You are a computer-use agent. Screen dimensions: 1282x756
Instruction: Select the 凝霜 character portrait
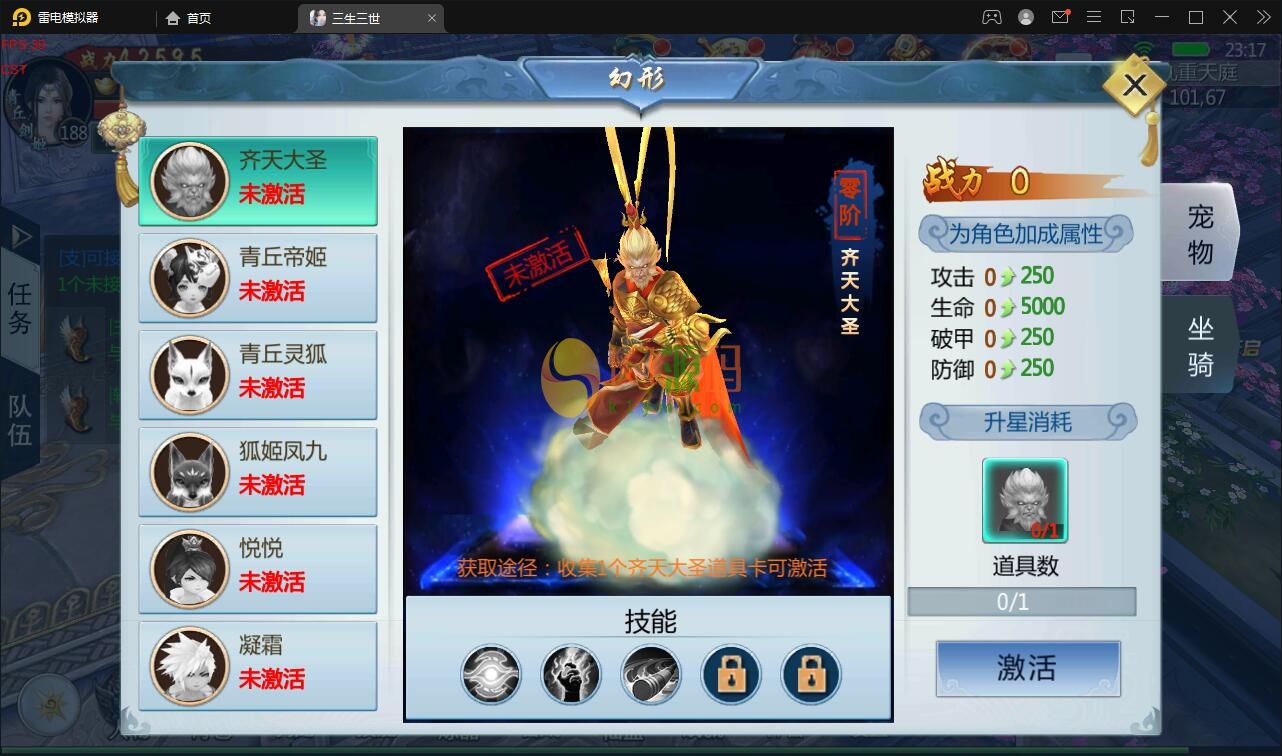[190, 664]
